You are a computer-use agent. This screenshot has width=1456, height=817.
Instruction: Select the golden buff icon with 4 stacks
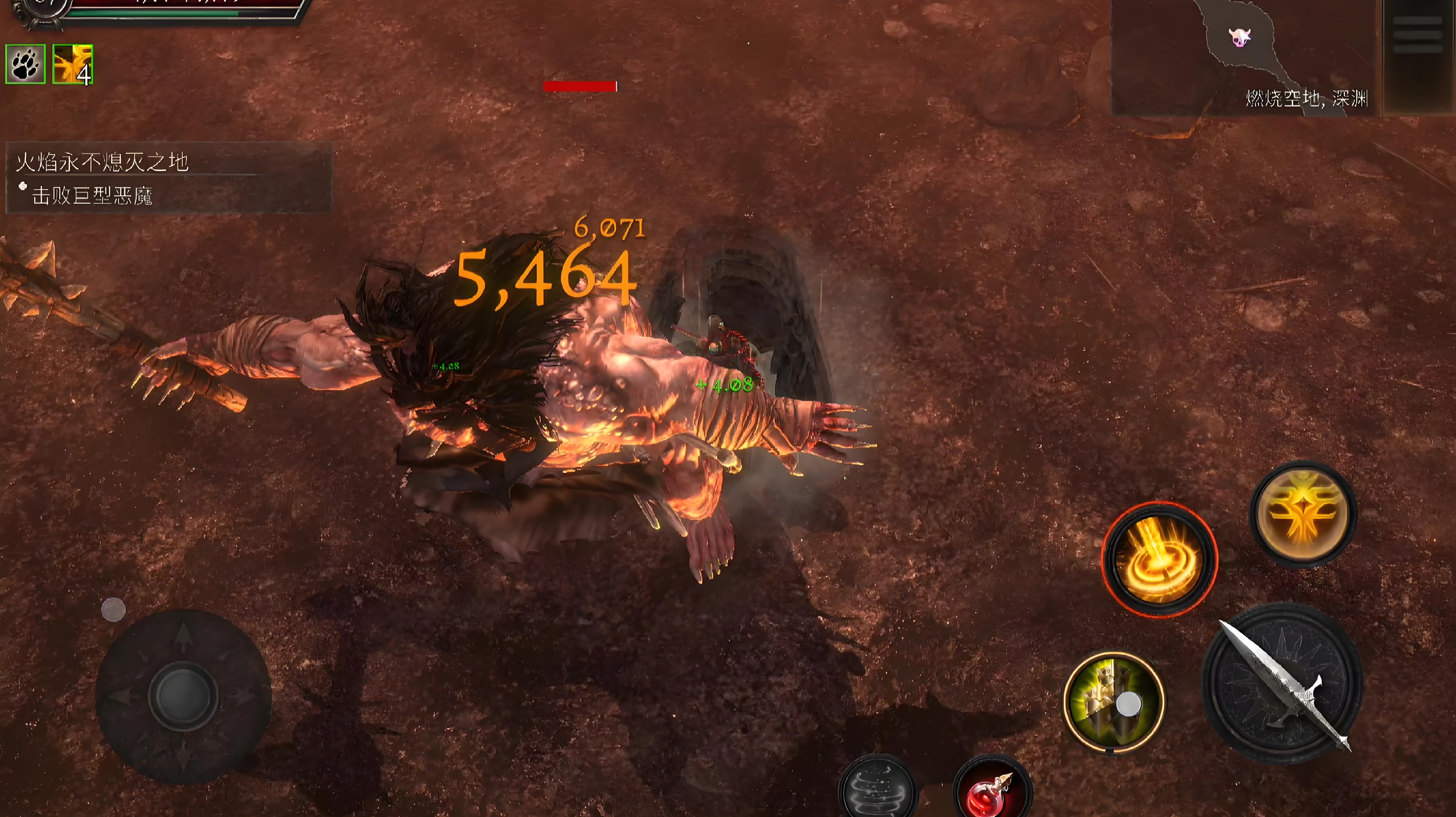pos(72,64)
